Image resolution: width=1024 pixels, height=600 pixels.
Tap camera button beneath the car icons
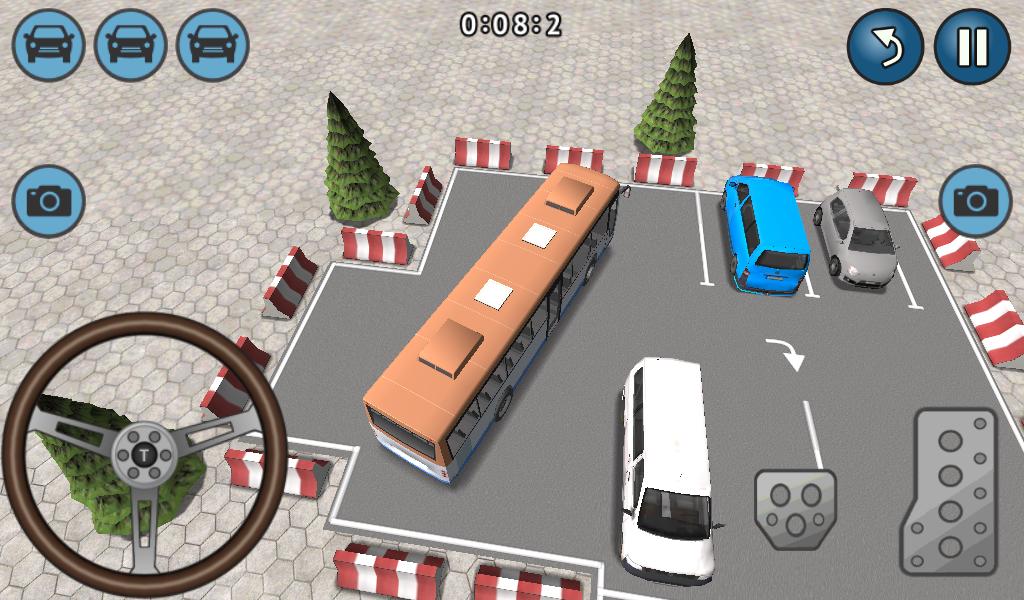tap(48, 201)
